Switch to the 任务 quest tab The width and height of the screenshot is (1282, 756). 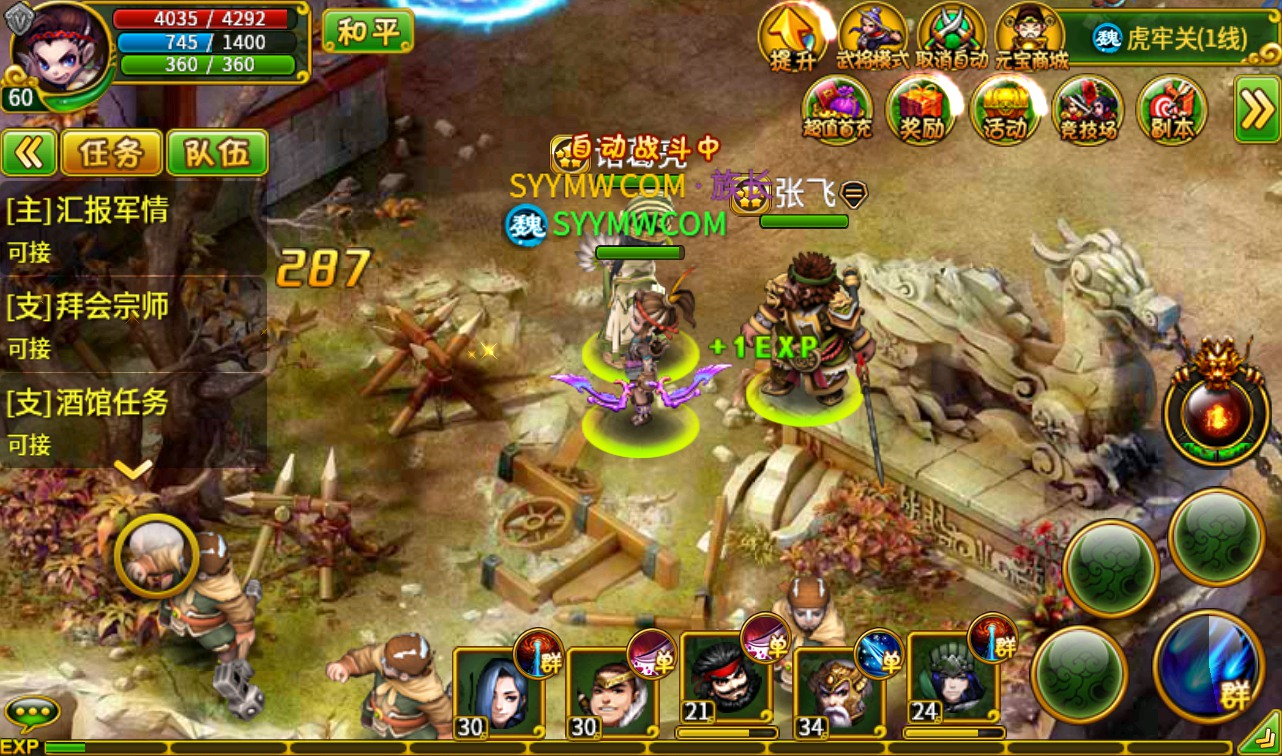112,153
